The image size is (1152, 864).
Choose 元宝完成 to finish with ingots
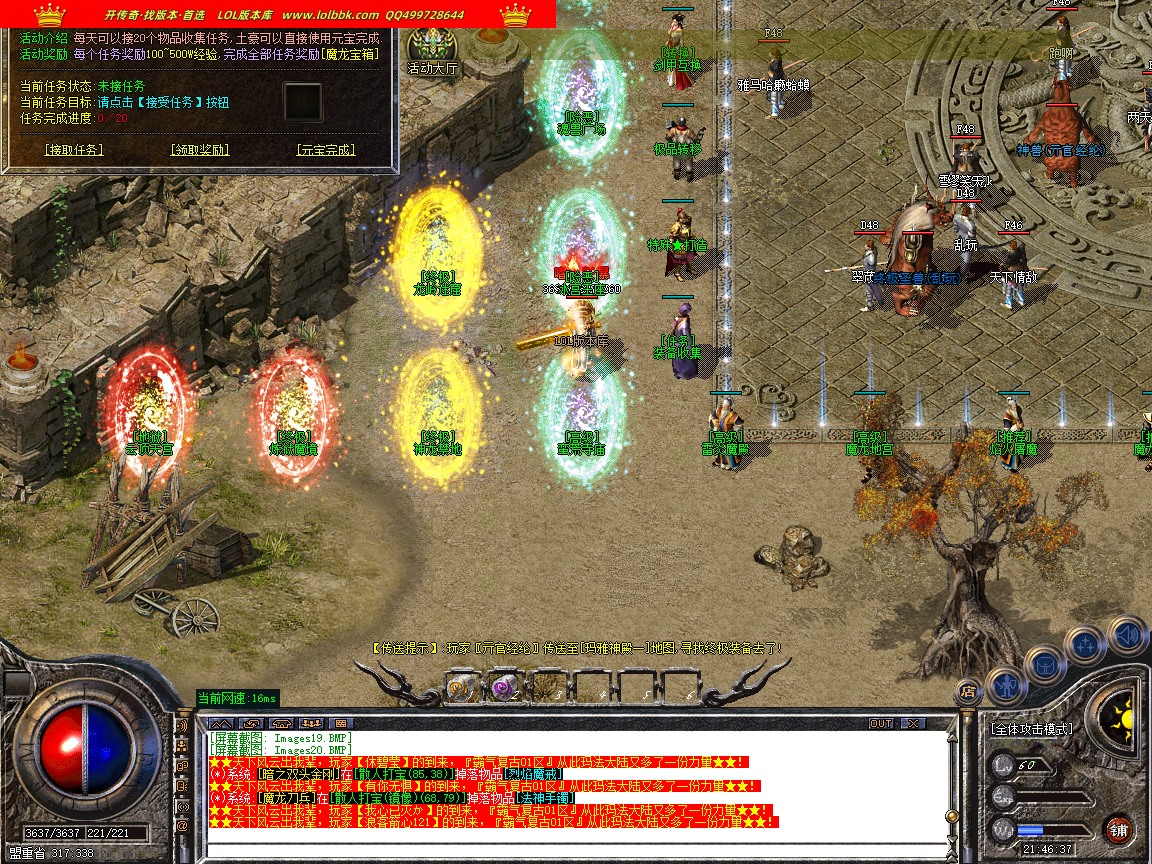[x=326, y=150]
